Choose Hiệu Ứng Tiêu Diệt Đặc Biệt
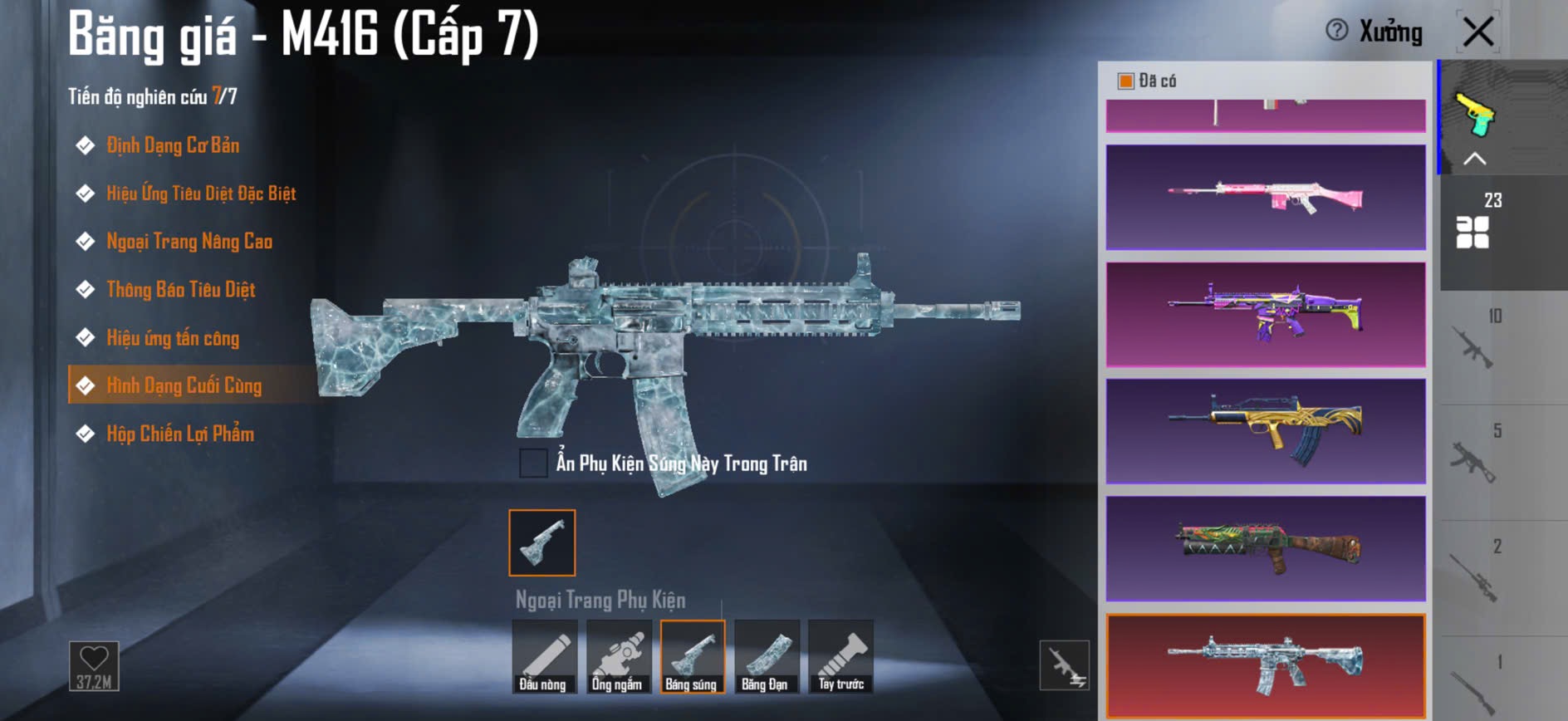This screenshot has width=1568, height=721. (x=200, y=194)
